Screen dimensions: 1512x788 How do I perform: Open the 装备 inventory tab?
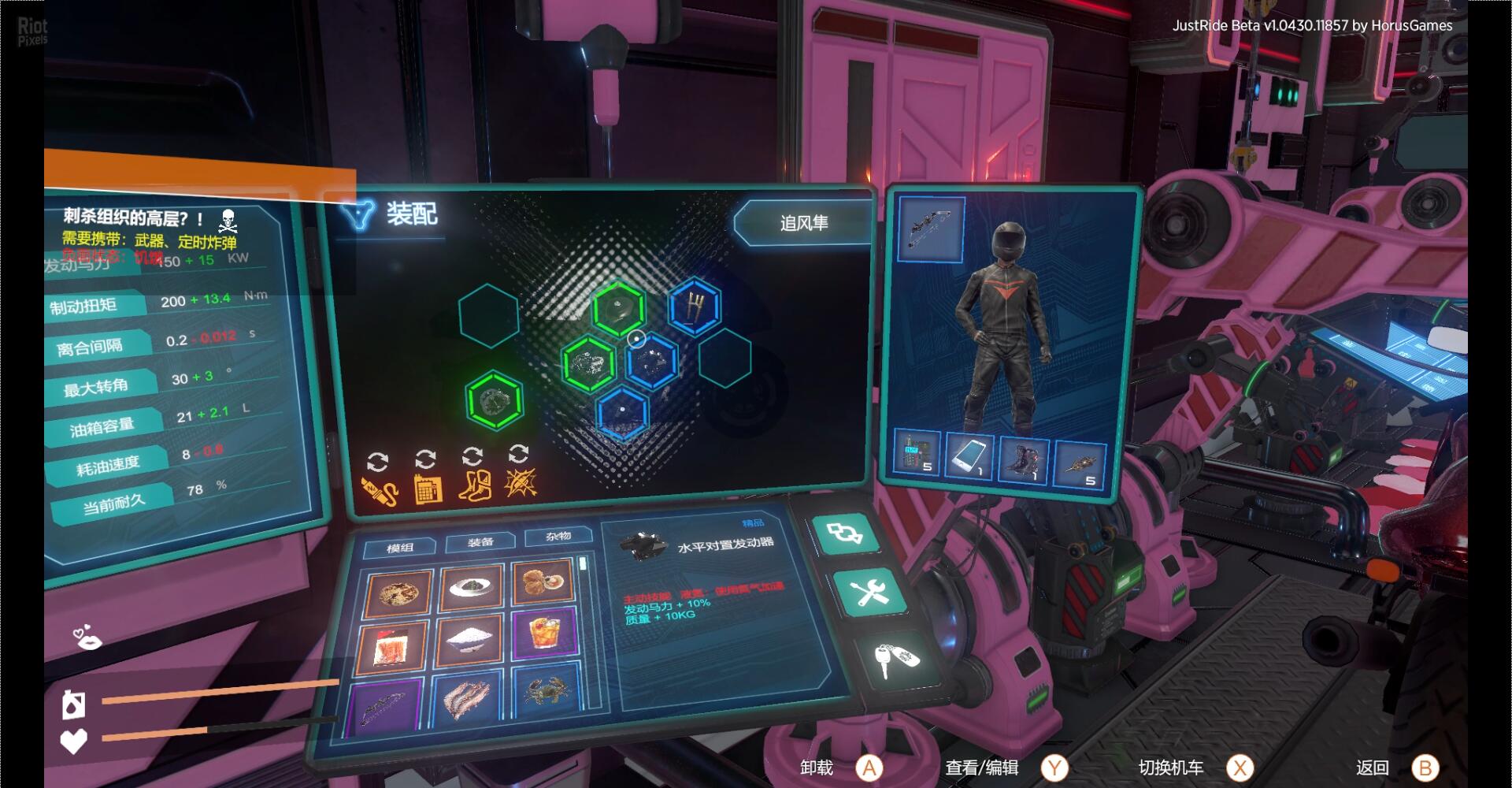[x=480, y=542]
